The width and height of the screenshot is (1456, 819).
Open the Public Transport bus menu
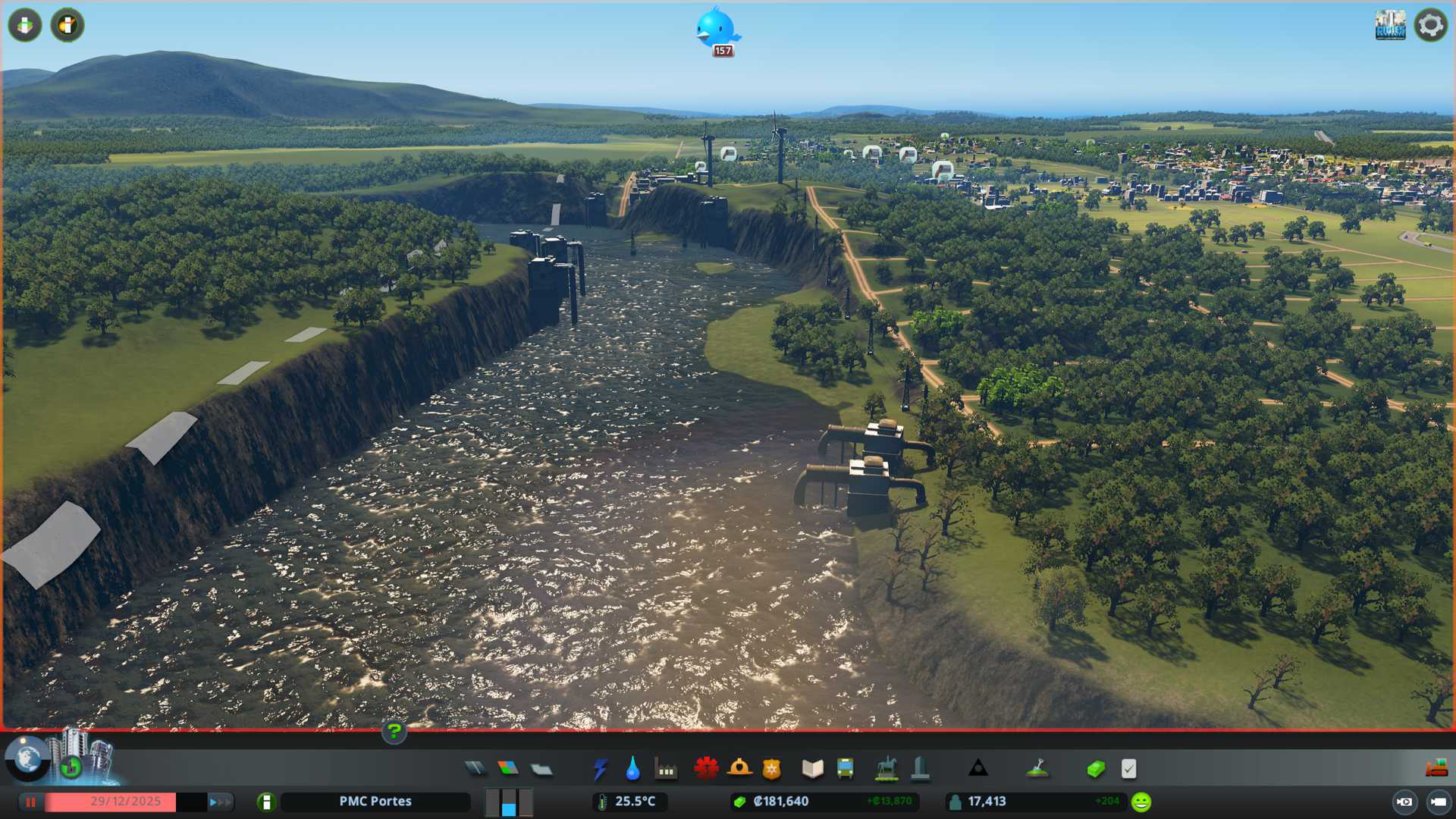[845, 769]
